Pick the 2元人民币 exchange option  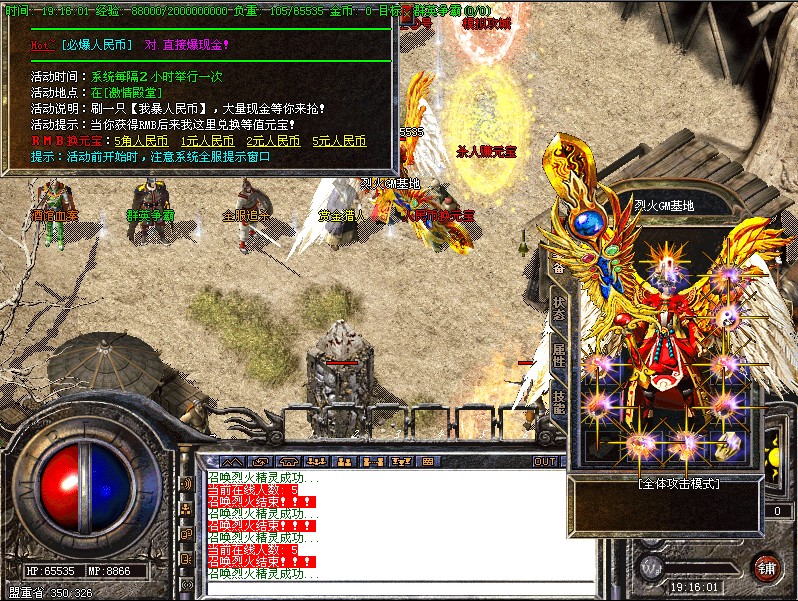[x=273, y=141]
